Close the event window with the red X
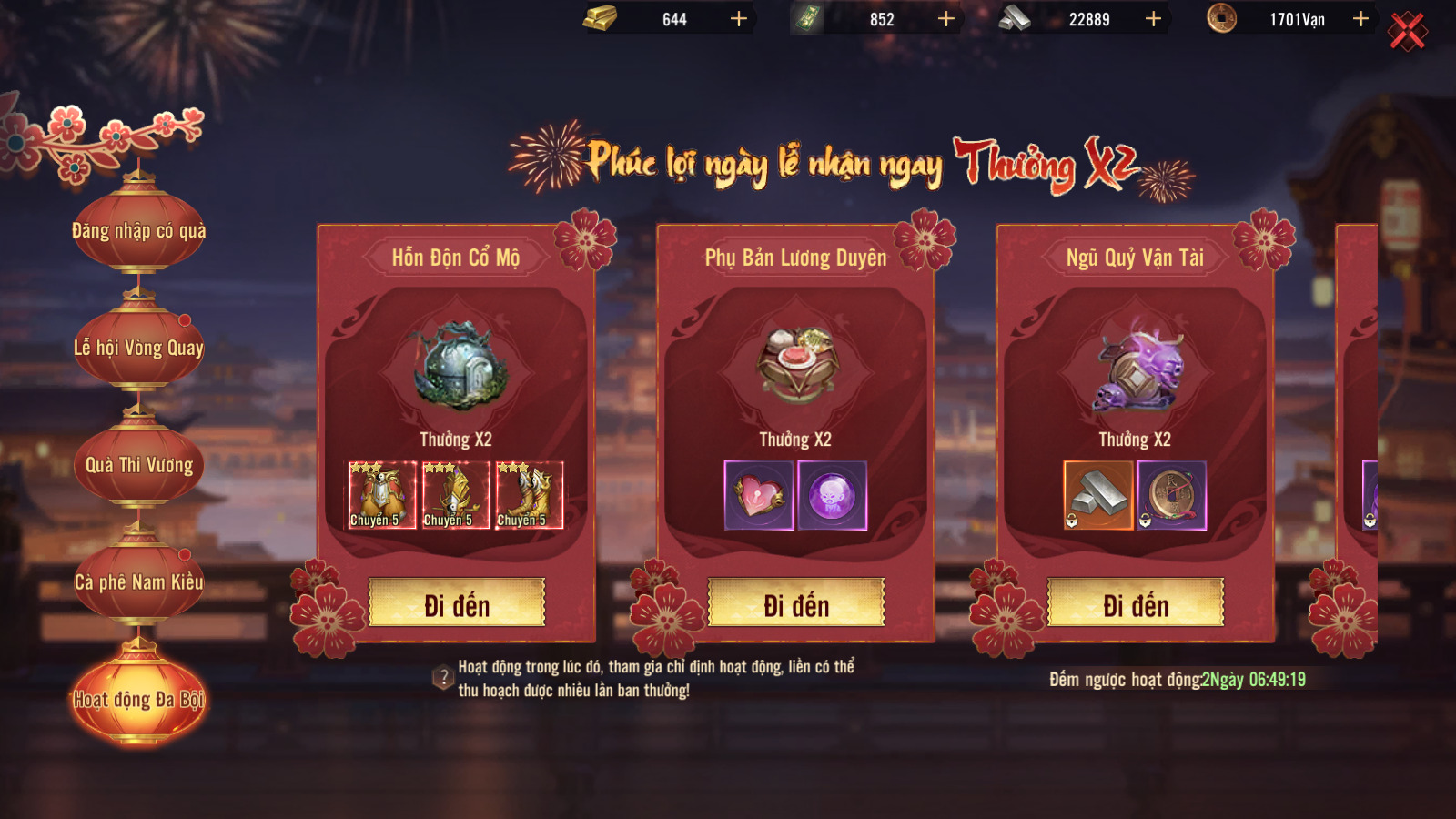Screen dimensions: 1456x819 pos(1407,32)
